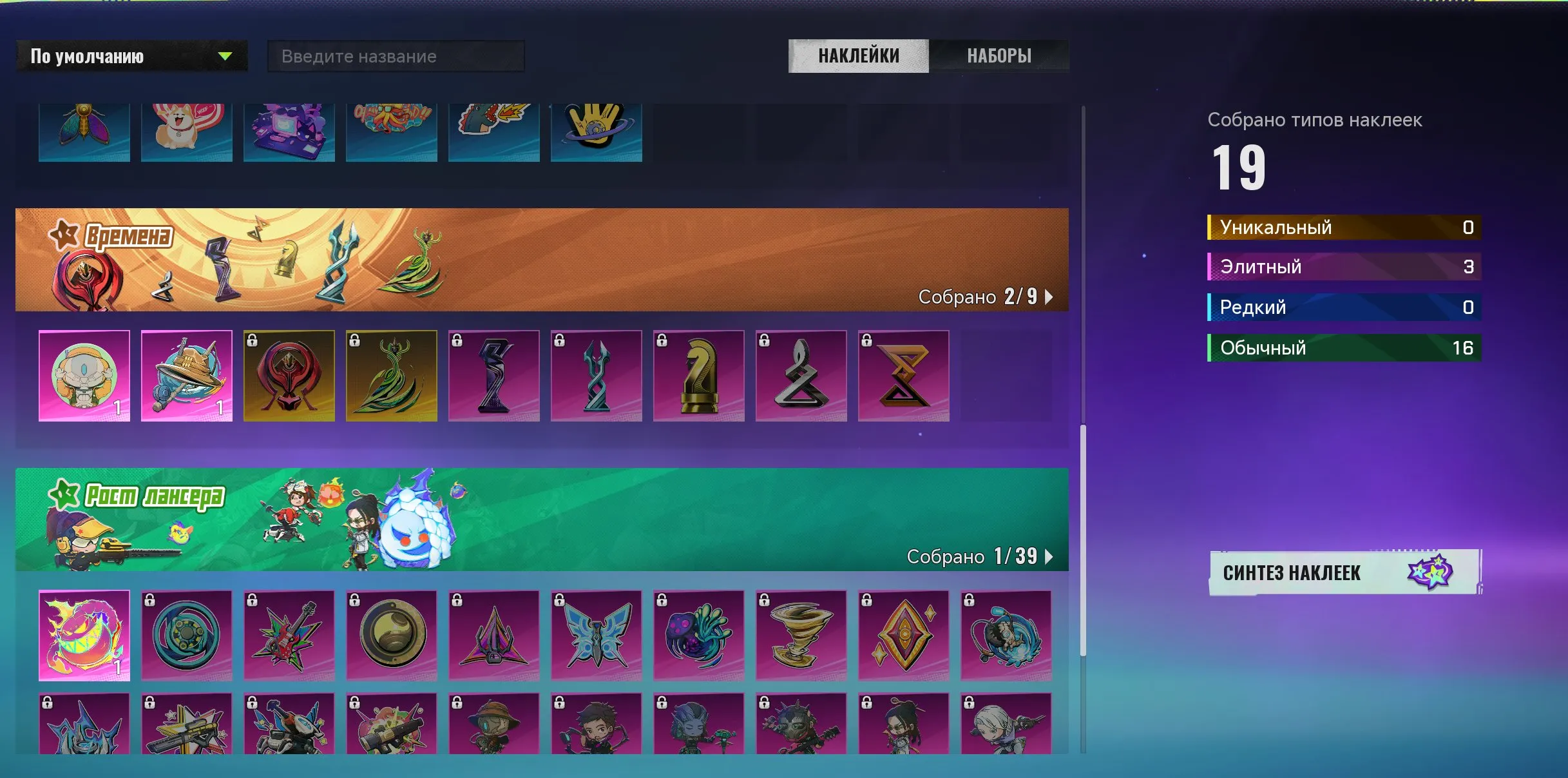
Task: Select the corgi dog sticker thumbnail
Action: [x=187, y=131]
